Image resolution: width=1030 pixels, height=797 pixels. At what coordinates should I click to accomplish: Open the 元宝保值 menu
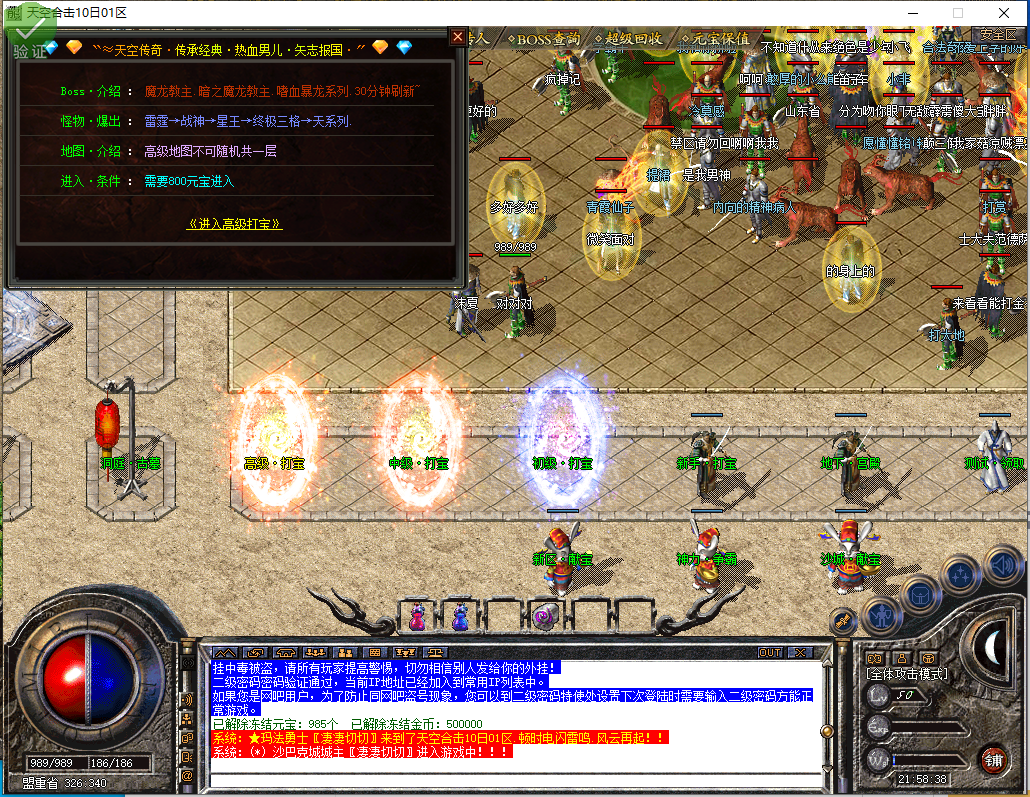714,39
